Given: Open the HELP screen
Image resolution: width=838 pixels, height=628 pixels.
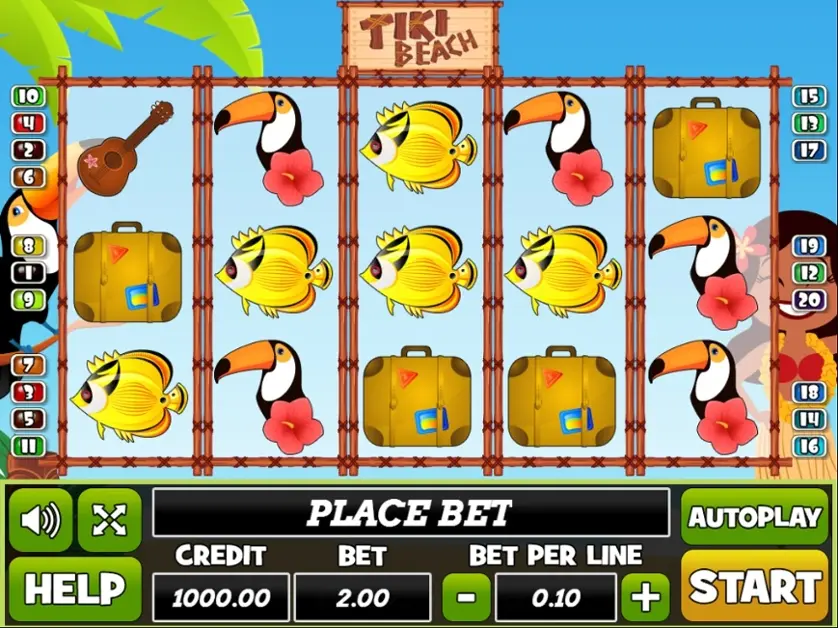Looking at the screenshot, I should (75, 589).
